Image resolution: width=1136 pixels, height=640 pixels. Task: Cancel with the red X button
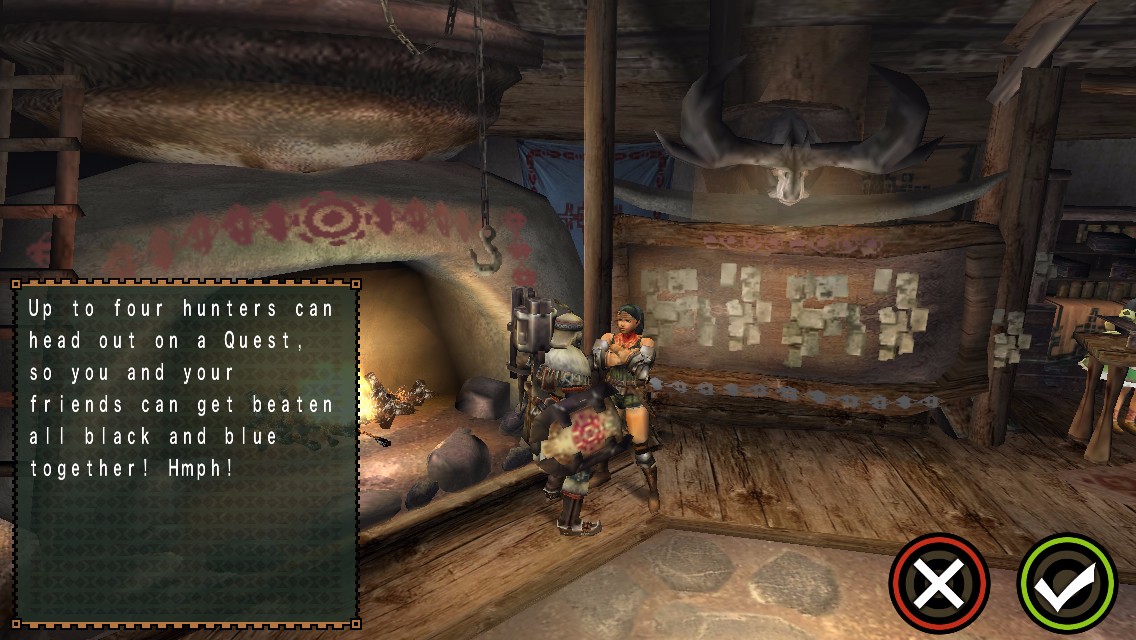(938, 583)
